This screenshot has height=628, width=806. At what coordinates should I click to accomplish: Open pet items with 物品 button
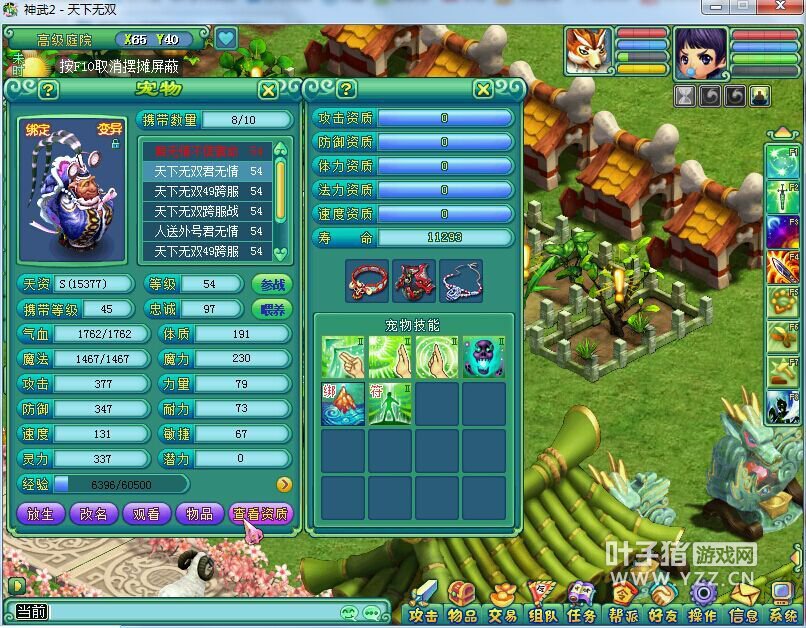tap(200, 513)
